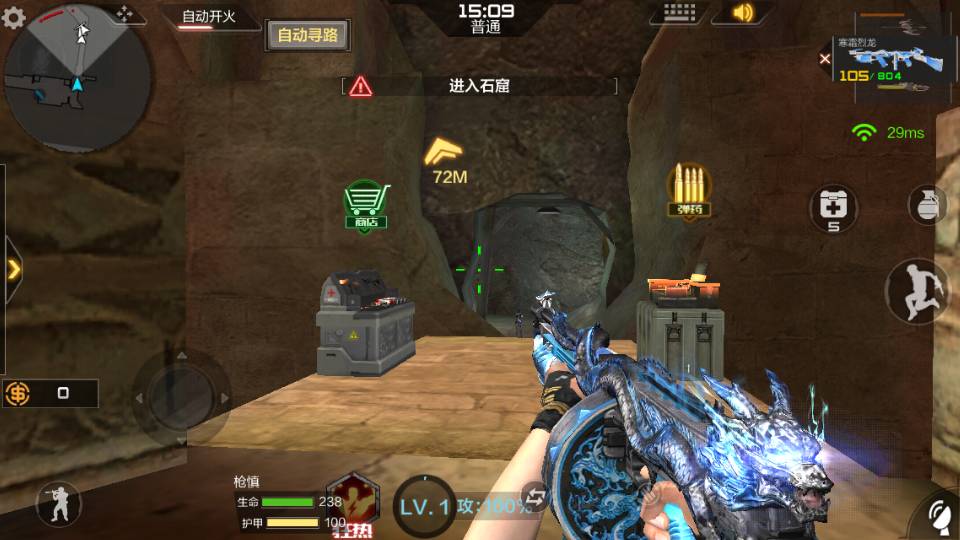Tap the circular minimap

click(x=78, y=78)
